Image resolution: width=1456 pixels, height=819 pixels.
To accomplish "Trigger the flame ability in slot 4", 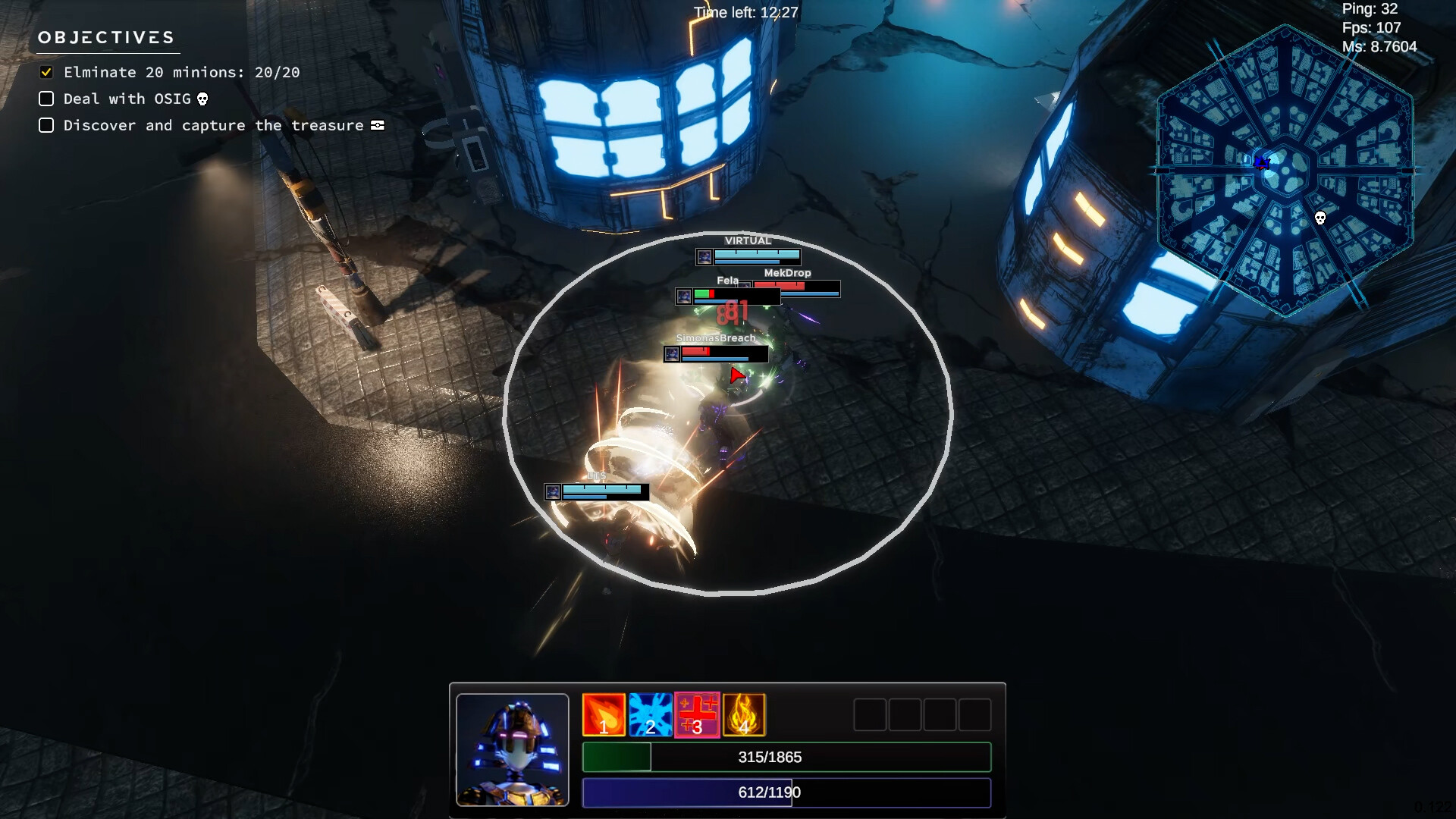I will pyautogui.click(x=744, y=714).
